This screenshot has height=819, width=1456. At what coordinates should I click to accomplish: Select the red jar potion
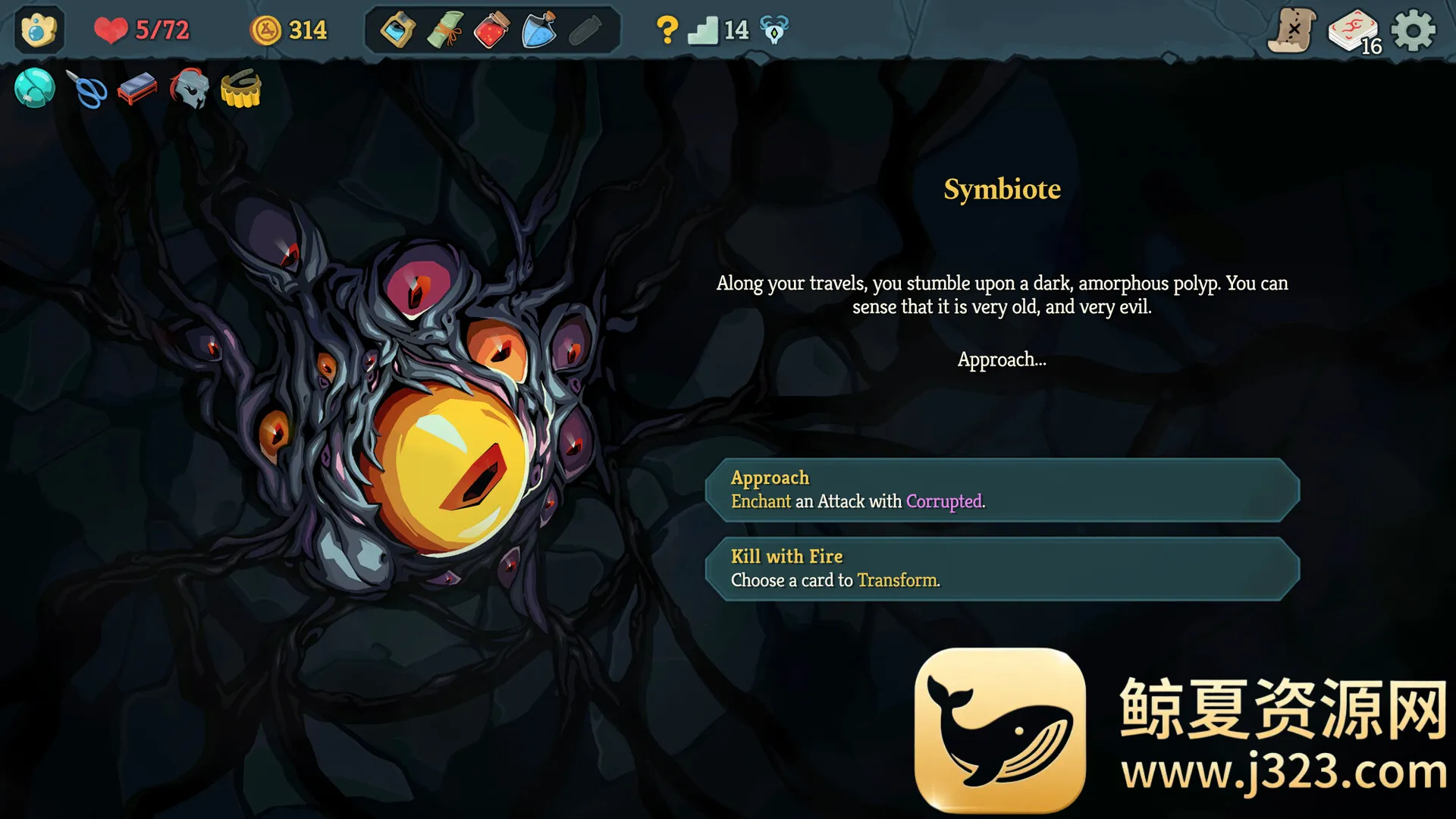pos(491,31)
